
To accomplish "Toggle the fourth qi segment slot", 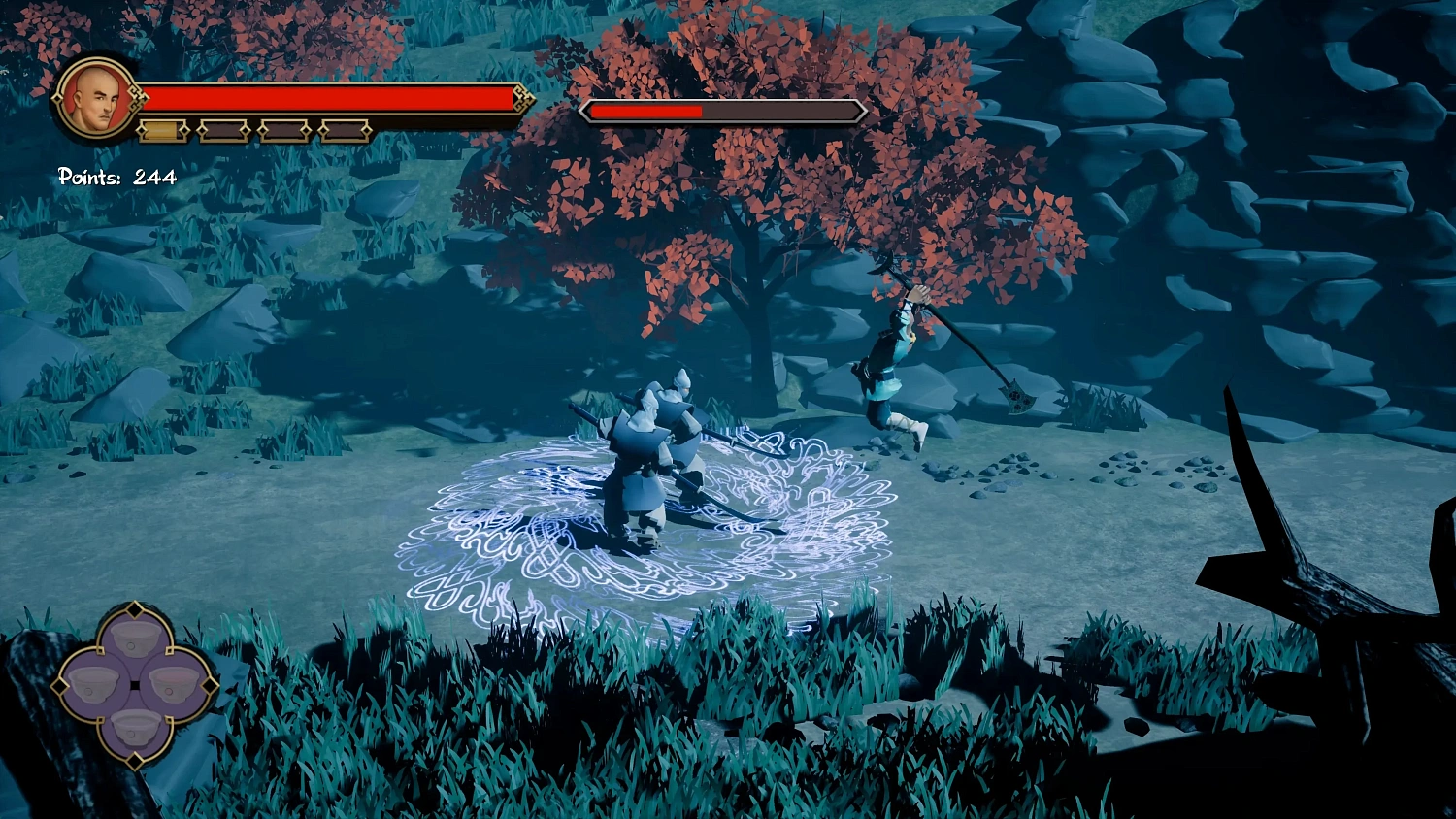I will (x=345, y=131).
